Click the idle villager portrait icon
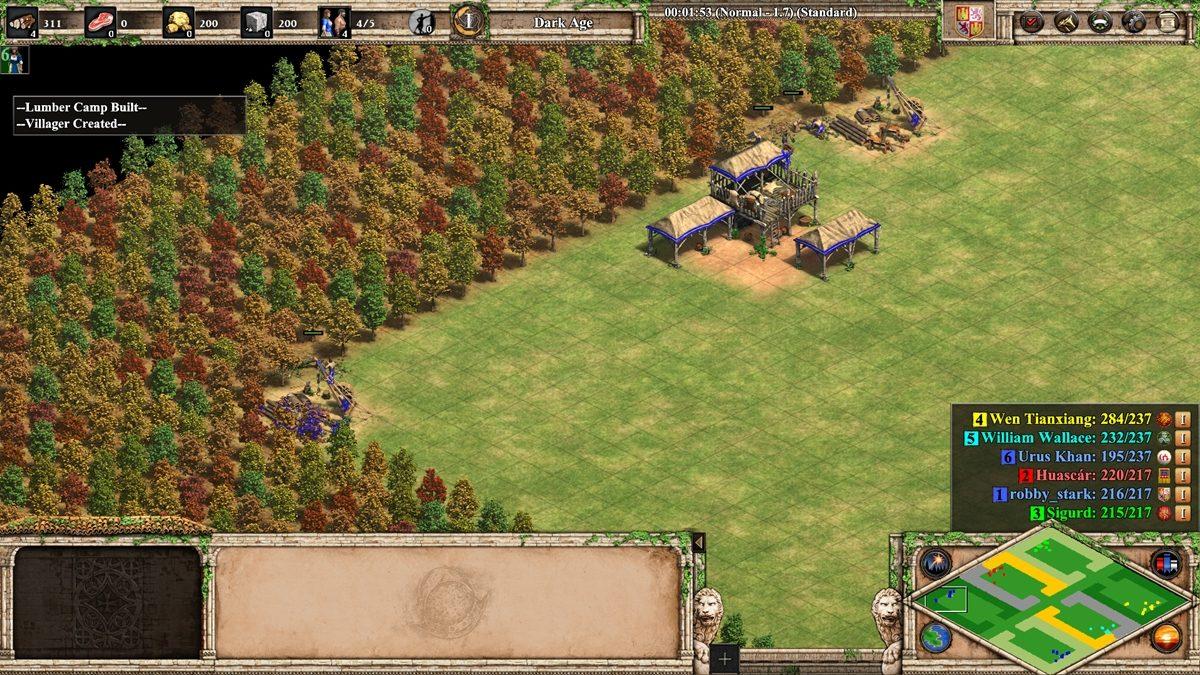1200x675 pixels. pyautogui.click(x=13, y=59)
